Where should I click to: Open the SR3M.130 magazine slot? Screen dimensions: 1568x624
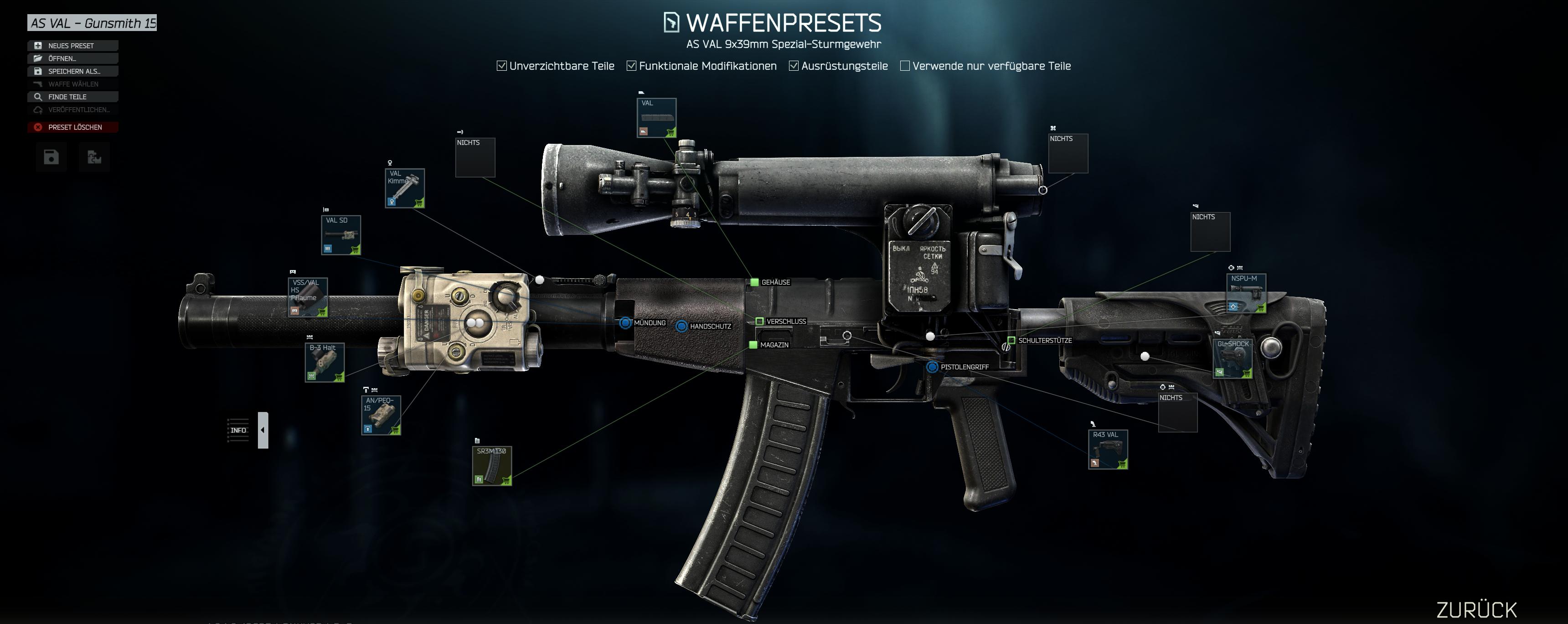click(492, 466)
